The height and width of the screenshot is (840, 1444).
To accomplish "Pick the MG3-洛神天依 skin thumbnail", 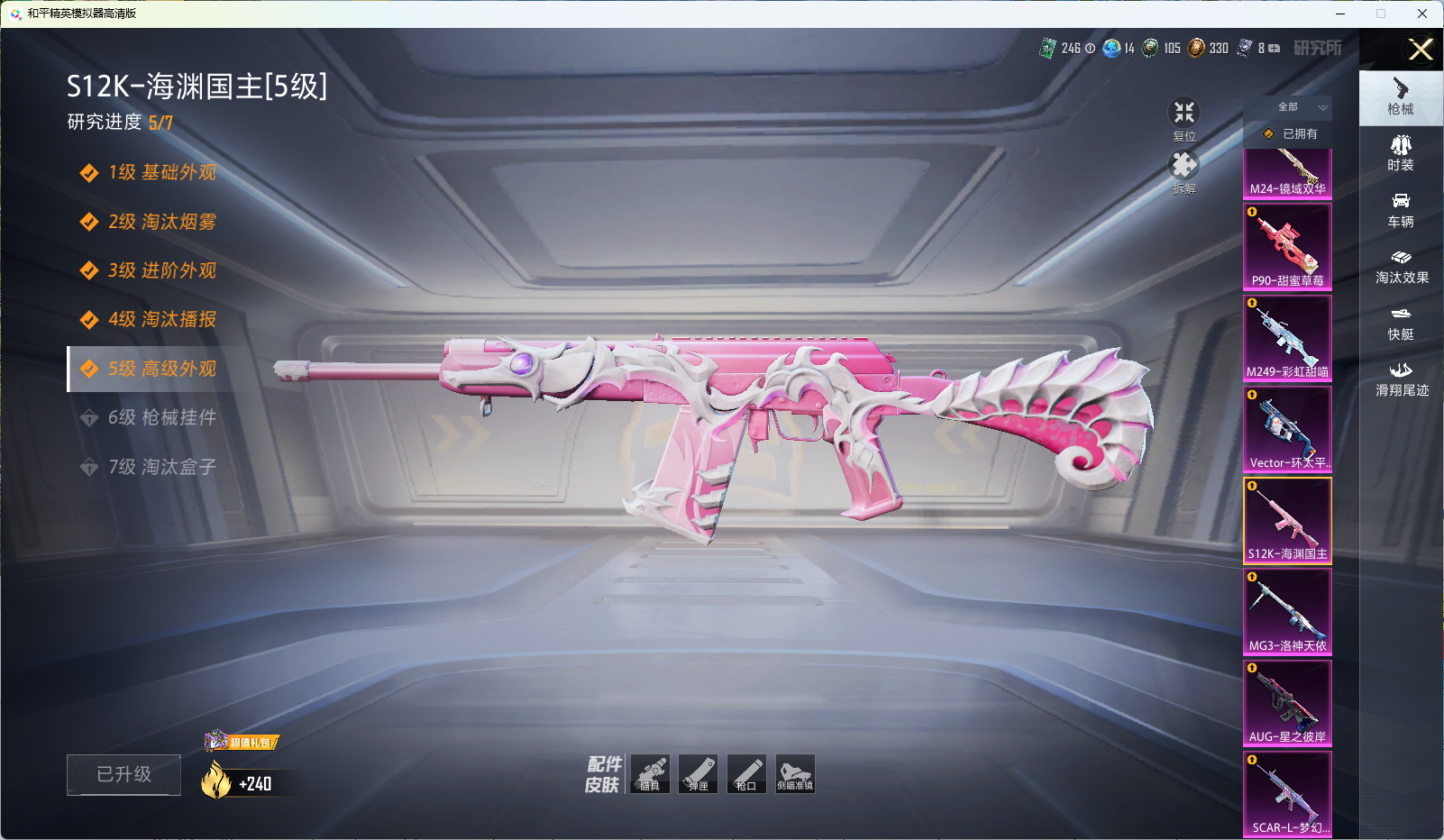I will pyautogui.click(x=1287, y=611).
